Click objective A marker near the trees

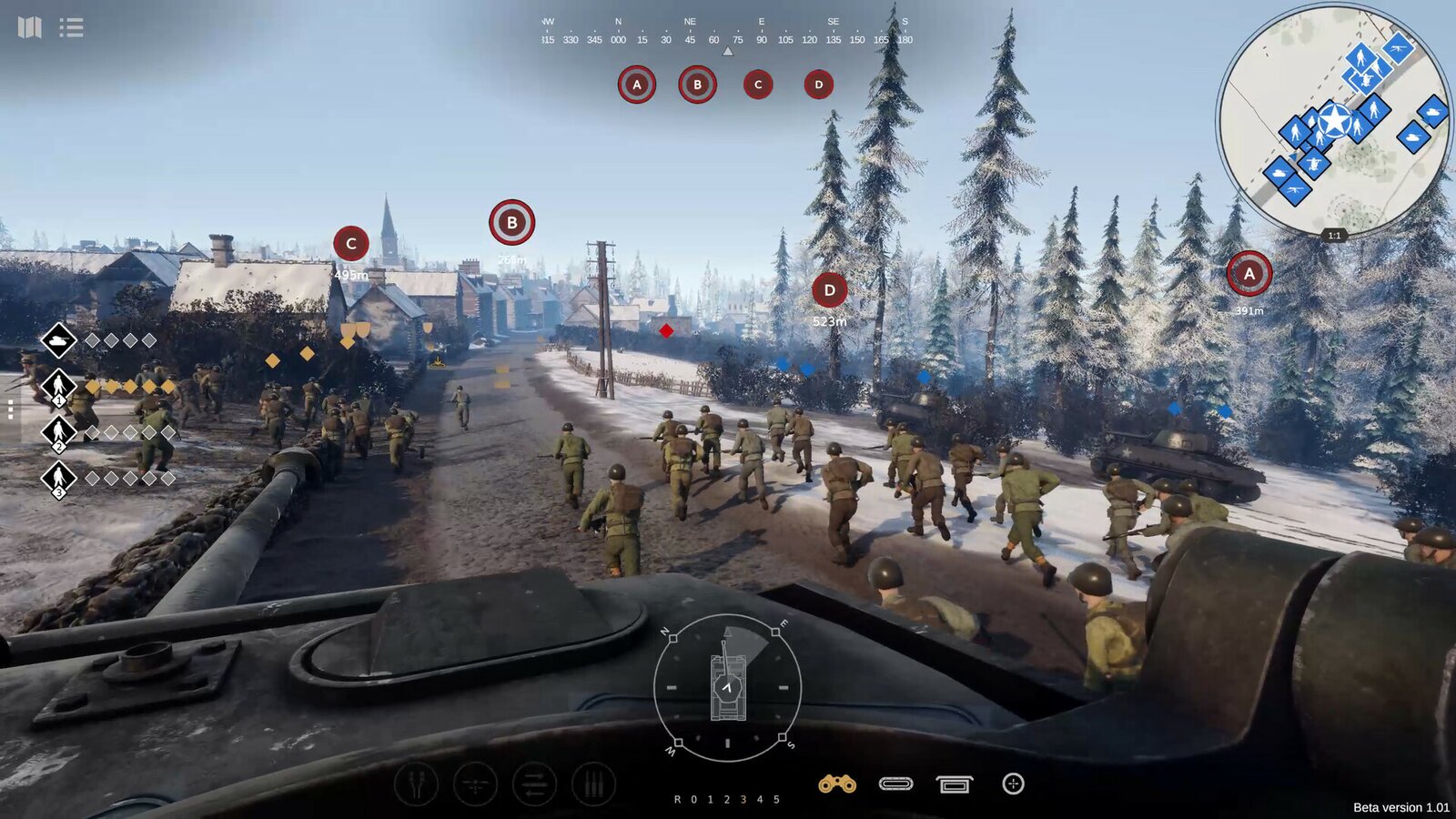coord(1250,273)
